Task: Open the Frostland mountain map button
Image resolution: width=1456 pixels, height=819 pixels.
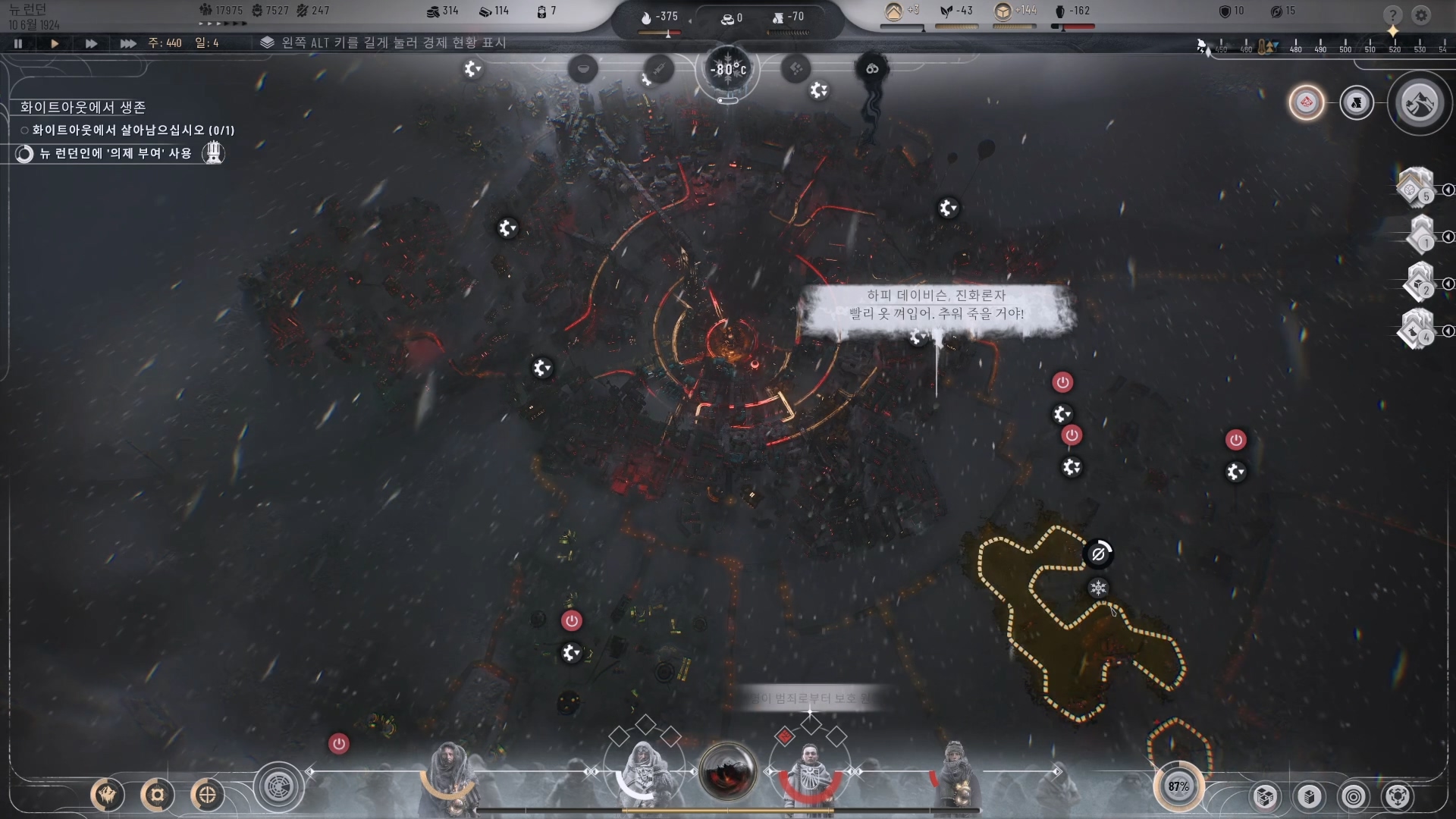Action: click(x=1420, y=103)
